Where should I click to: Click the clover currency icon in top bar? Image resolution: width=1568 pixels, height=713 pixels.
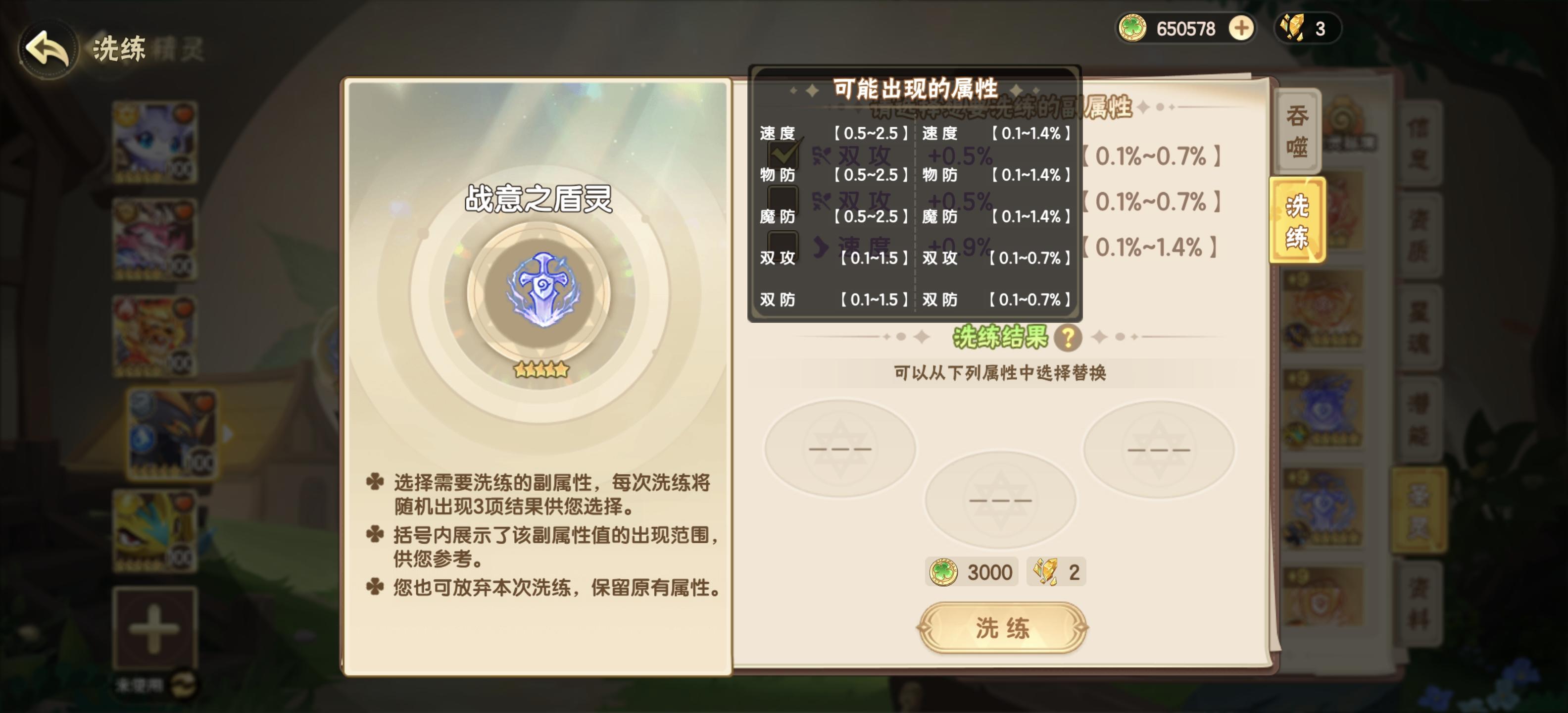[x=1132, y=27]
